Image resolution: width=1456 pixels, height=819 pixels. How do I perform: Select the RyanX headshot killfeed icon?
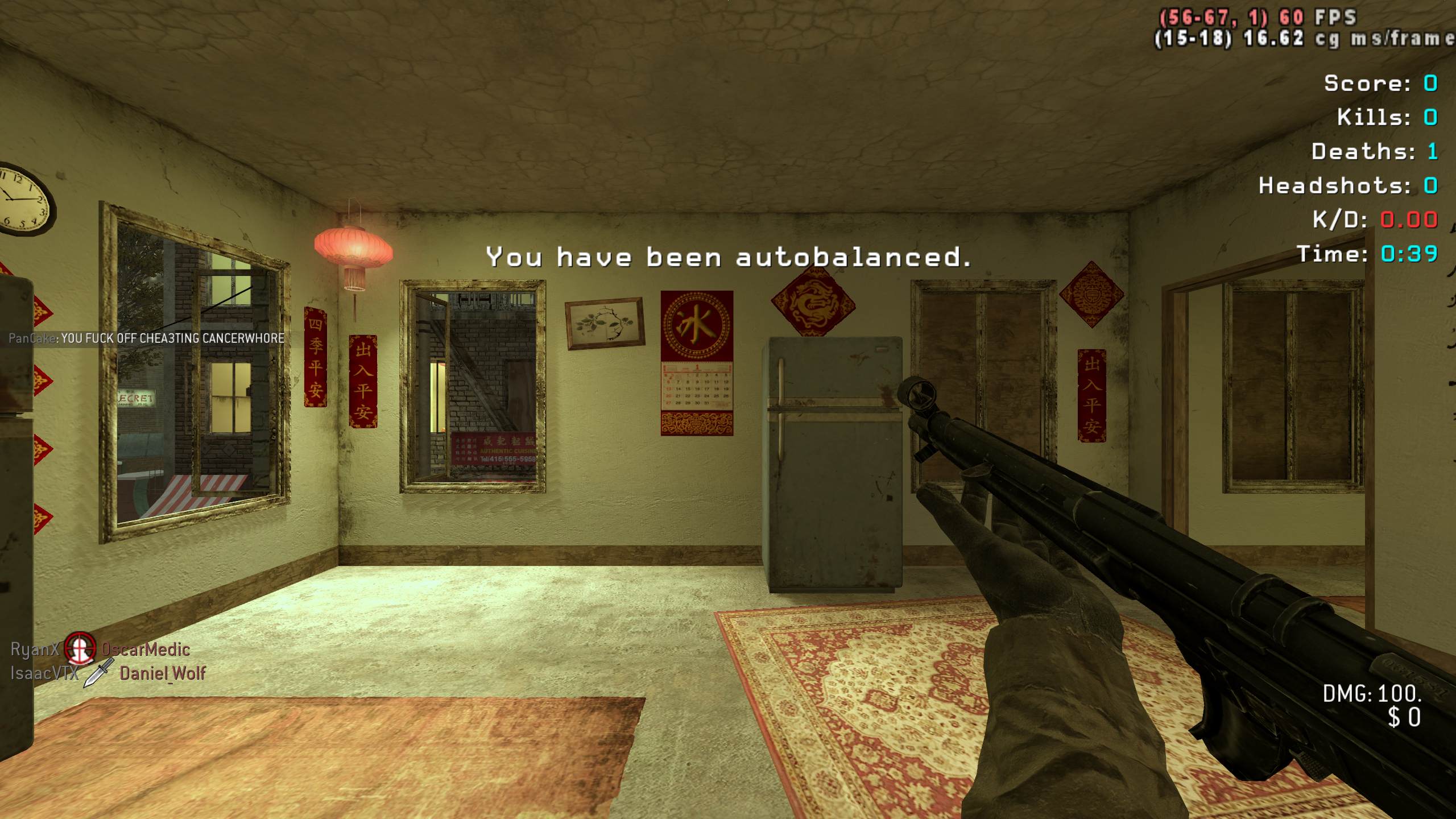pyautogui.click(x=80, y=649)
